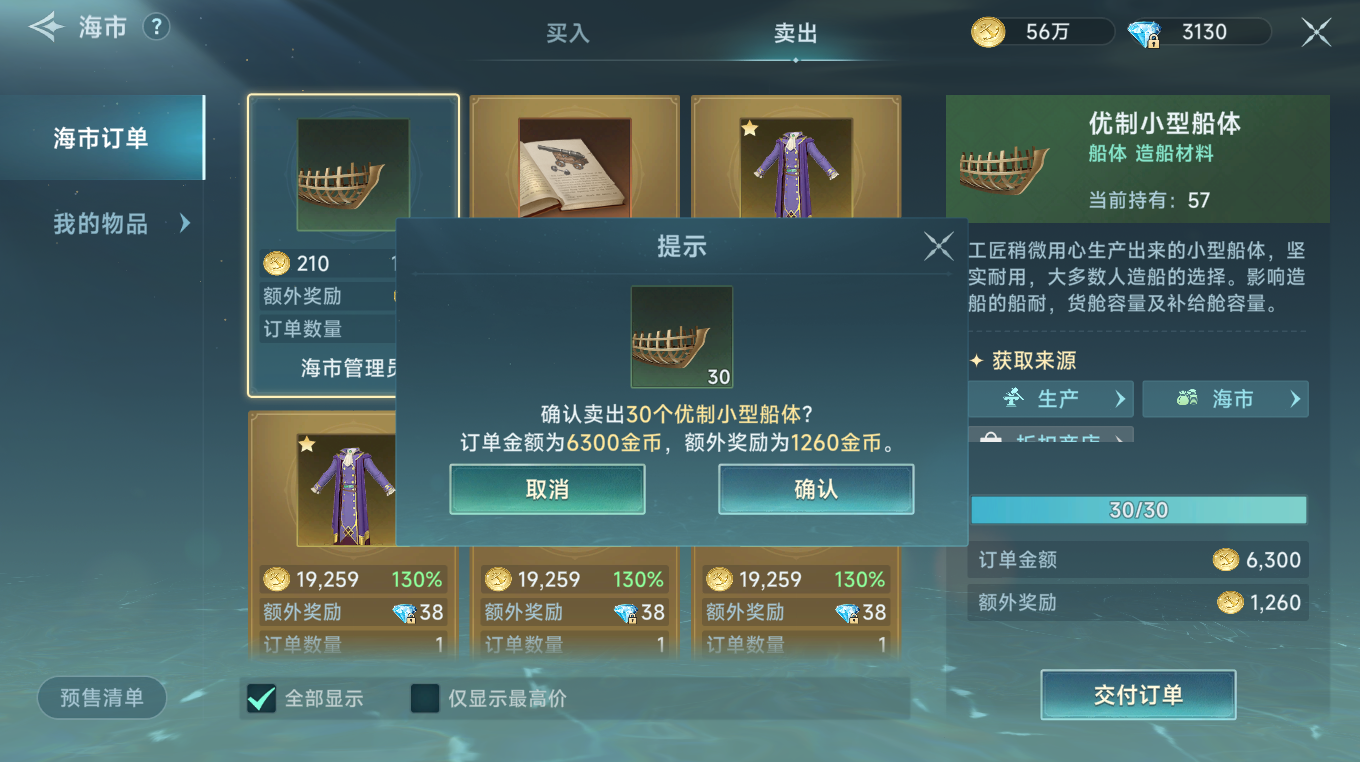Click the gold coin currency icon showing 56万

[988, 31]
